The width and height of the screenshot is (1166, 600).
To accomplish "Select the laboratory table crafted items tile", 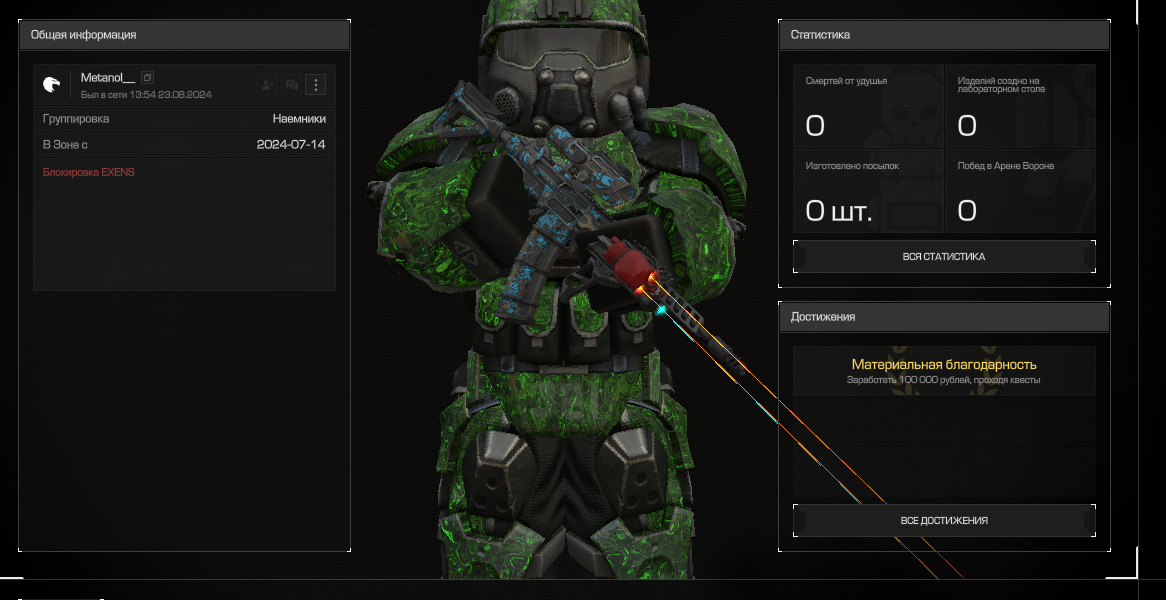I will (x=1020, y=106).
